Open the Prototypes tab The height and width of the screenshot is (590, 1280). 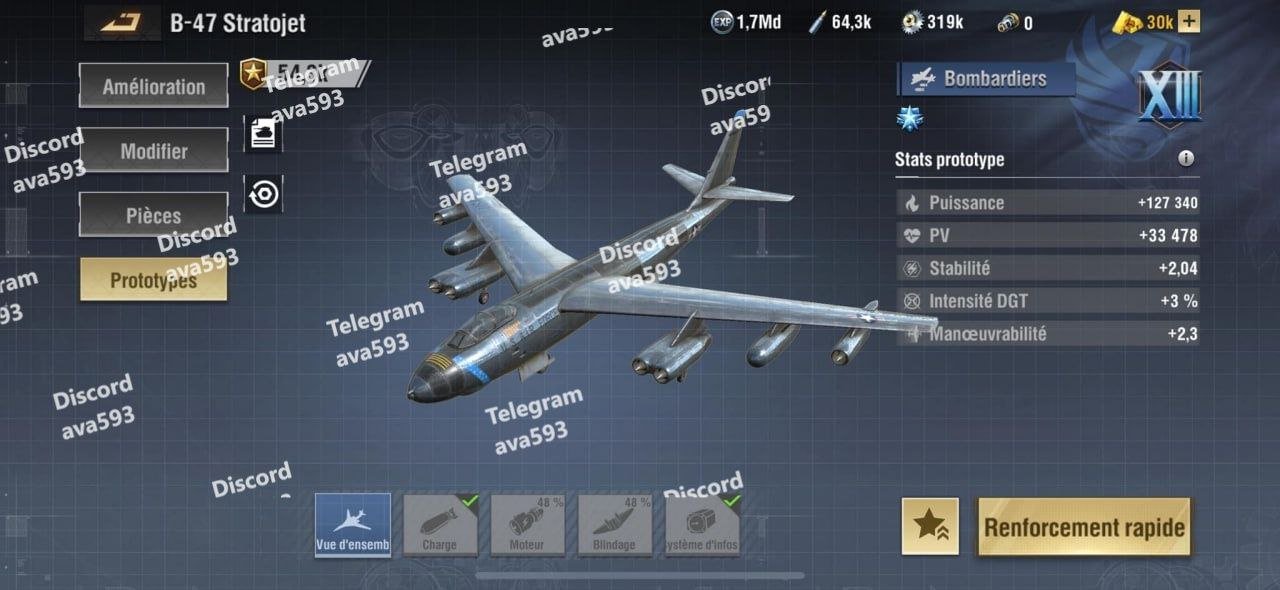click(153, 280)
